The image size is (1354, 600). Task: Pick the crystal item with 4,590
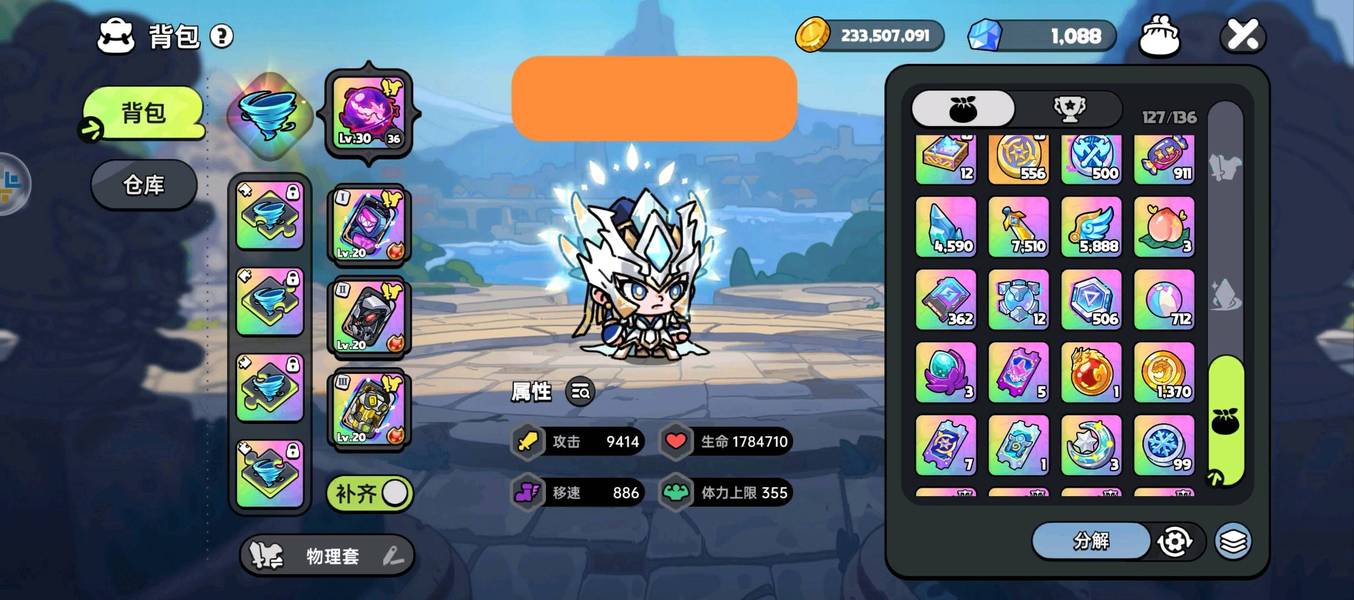coord(946,227)
